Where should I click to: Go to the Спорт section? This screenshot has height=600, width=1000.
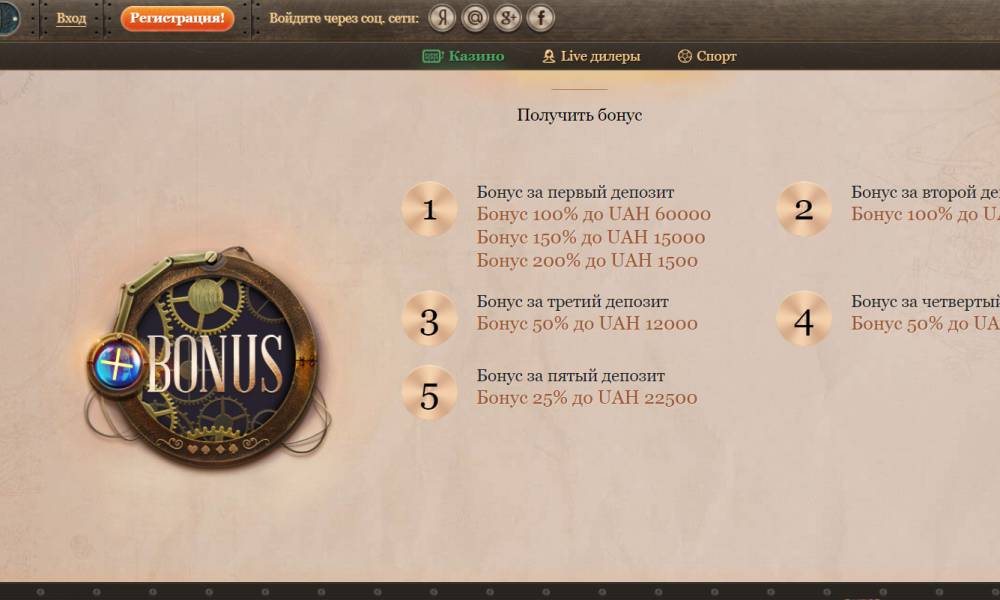click(707, 56)
